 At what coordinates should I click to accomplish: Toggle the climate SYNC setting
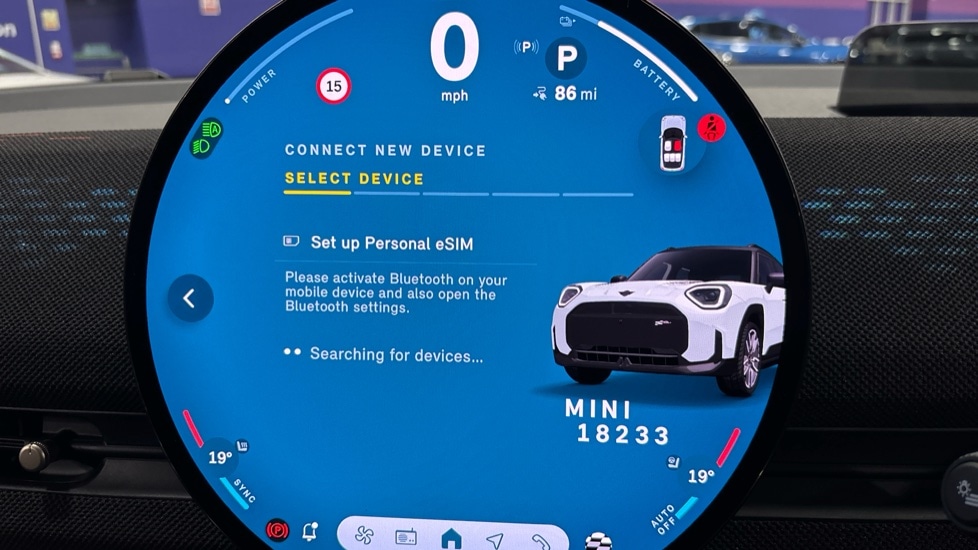(245, 489)
